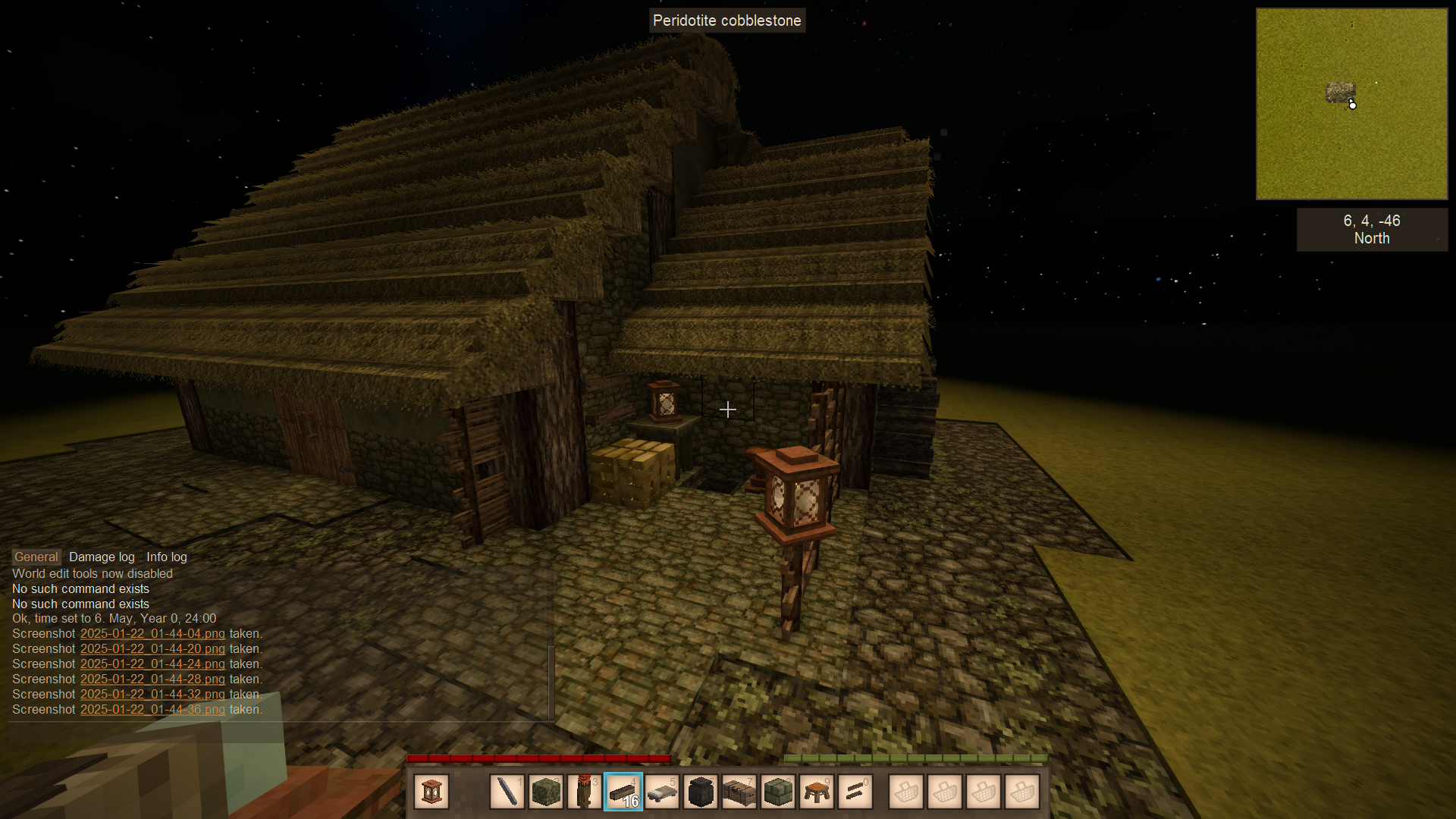The width and height of the screenshot is (1456, 819).
Task: Open screenshot link 2025-01-22_01-44-20.png
Action: tap(152, 649)
